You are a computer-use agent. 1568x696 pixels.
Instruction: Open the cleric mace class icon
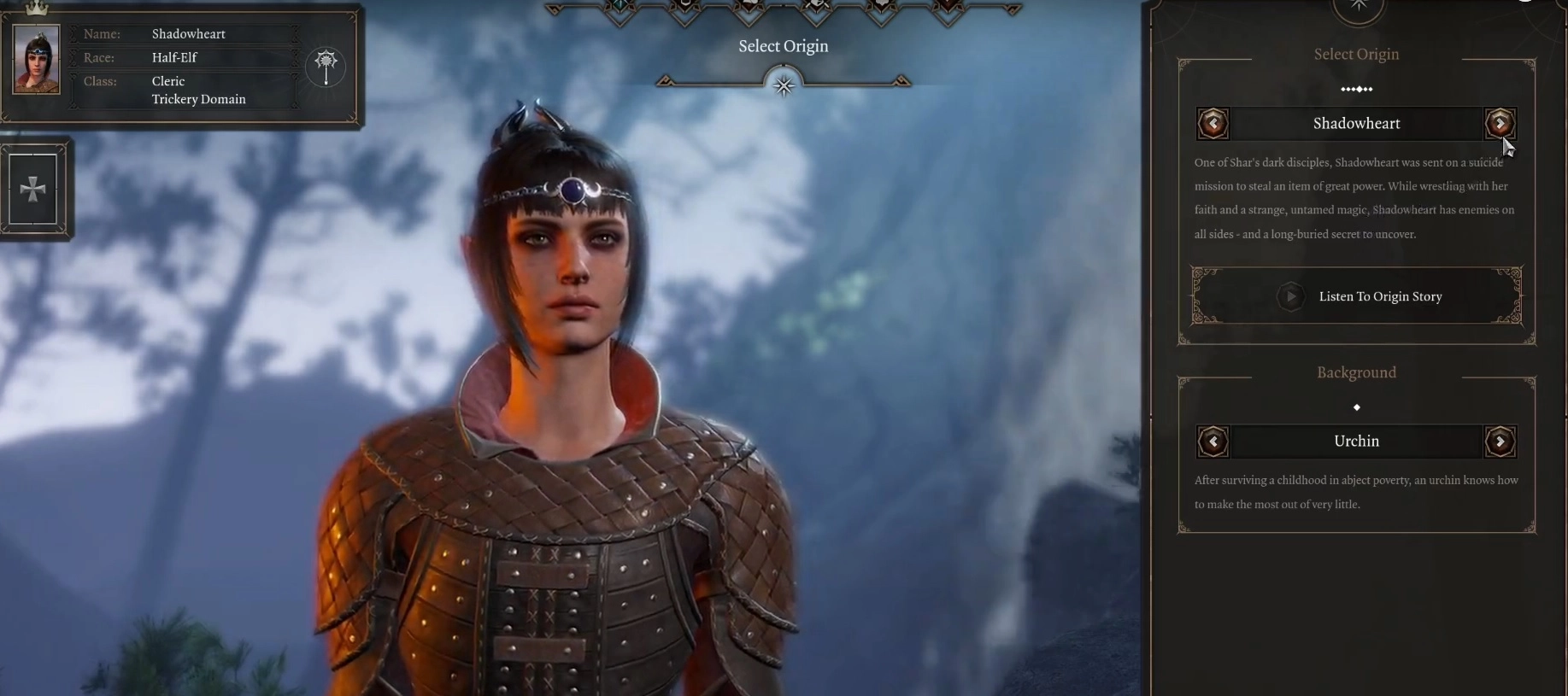(326, 66)
